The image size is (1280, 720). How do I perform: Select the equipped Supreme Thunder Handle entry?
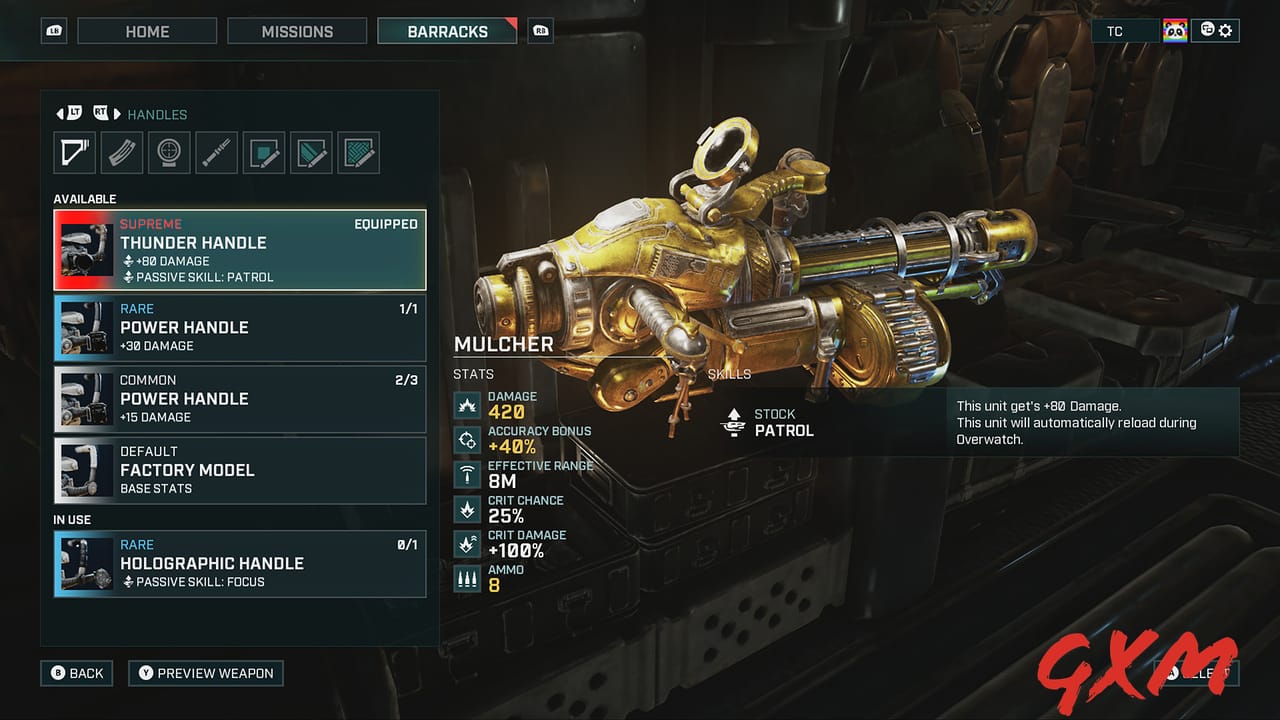click(x=240, y=249)
